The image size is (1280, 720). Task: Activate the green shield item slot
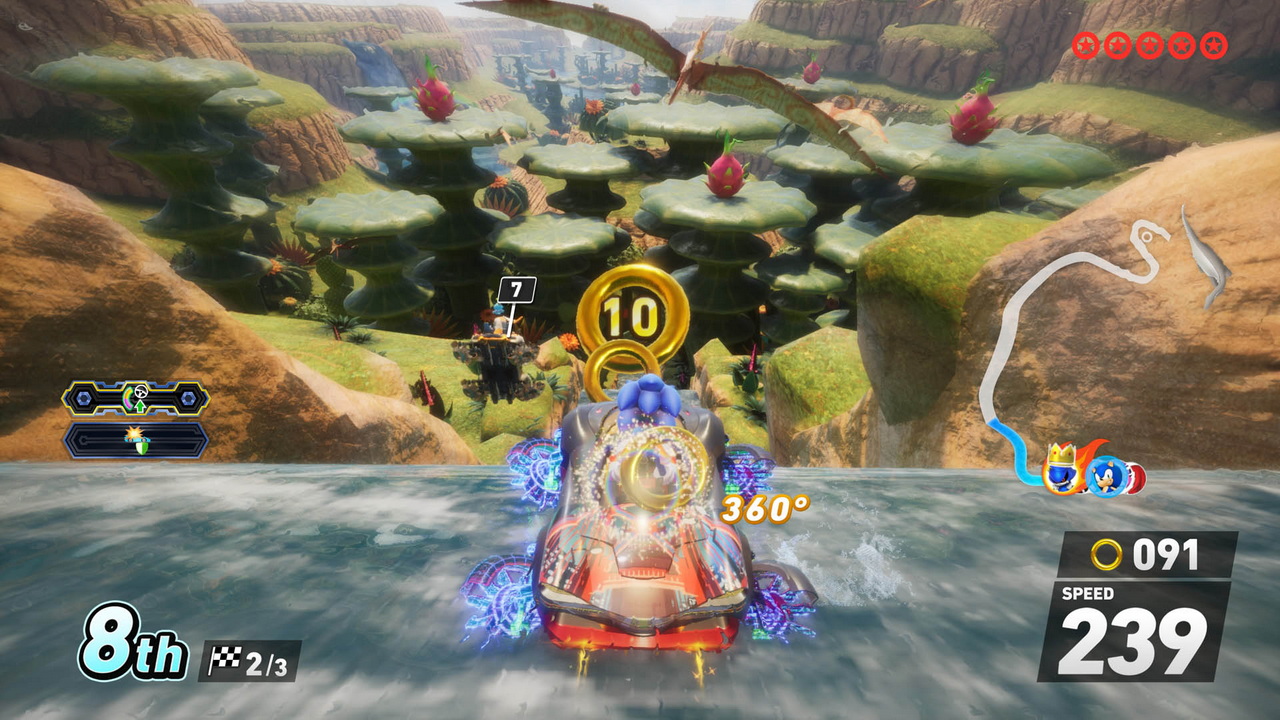[x=136, y=440]
